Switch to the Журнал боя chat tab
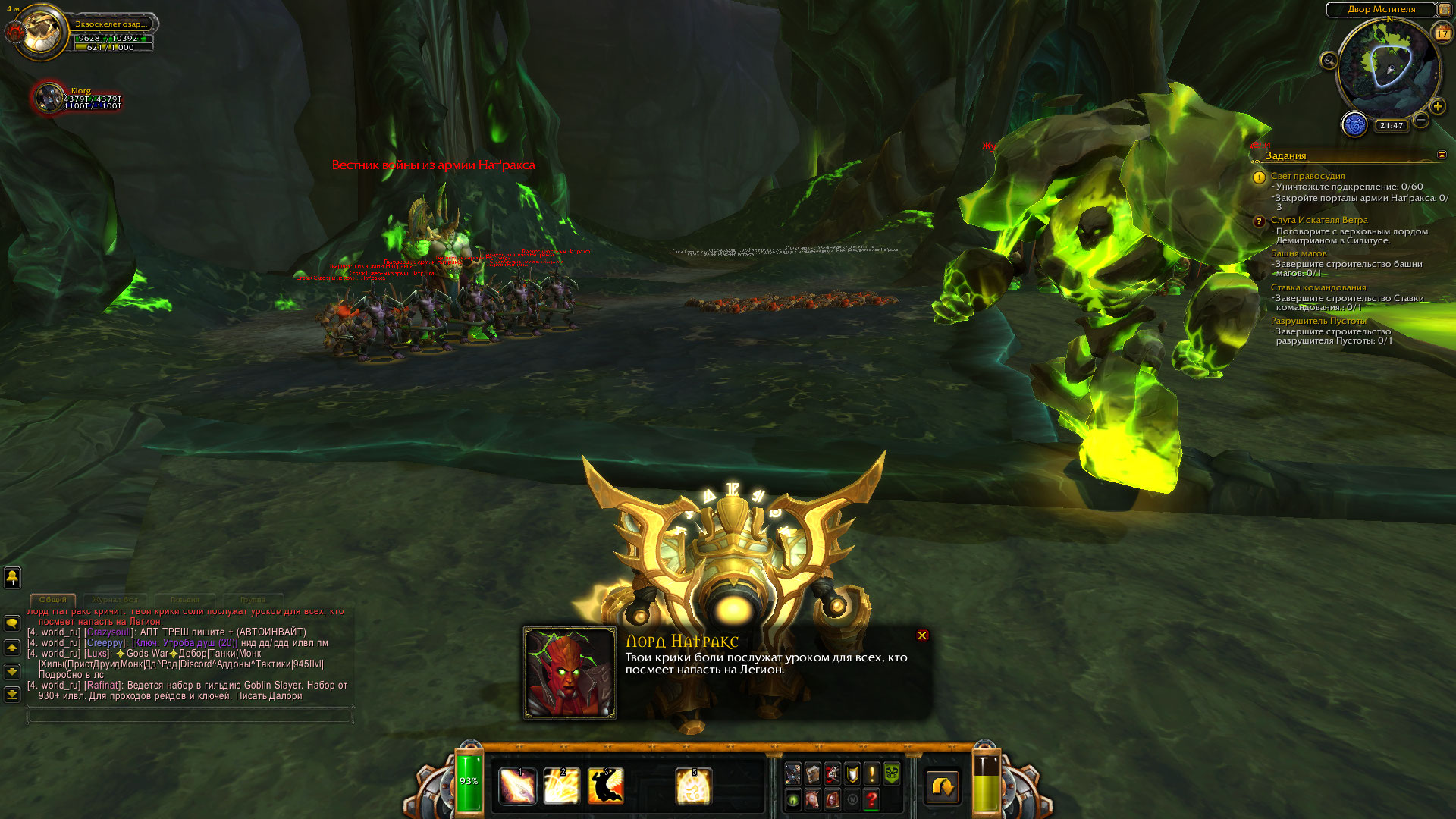 pyautogui.click(x=116, y=600)
